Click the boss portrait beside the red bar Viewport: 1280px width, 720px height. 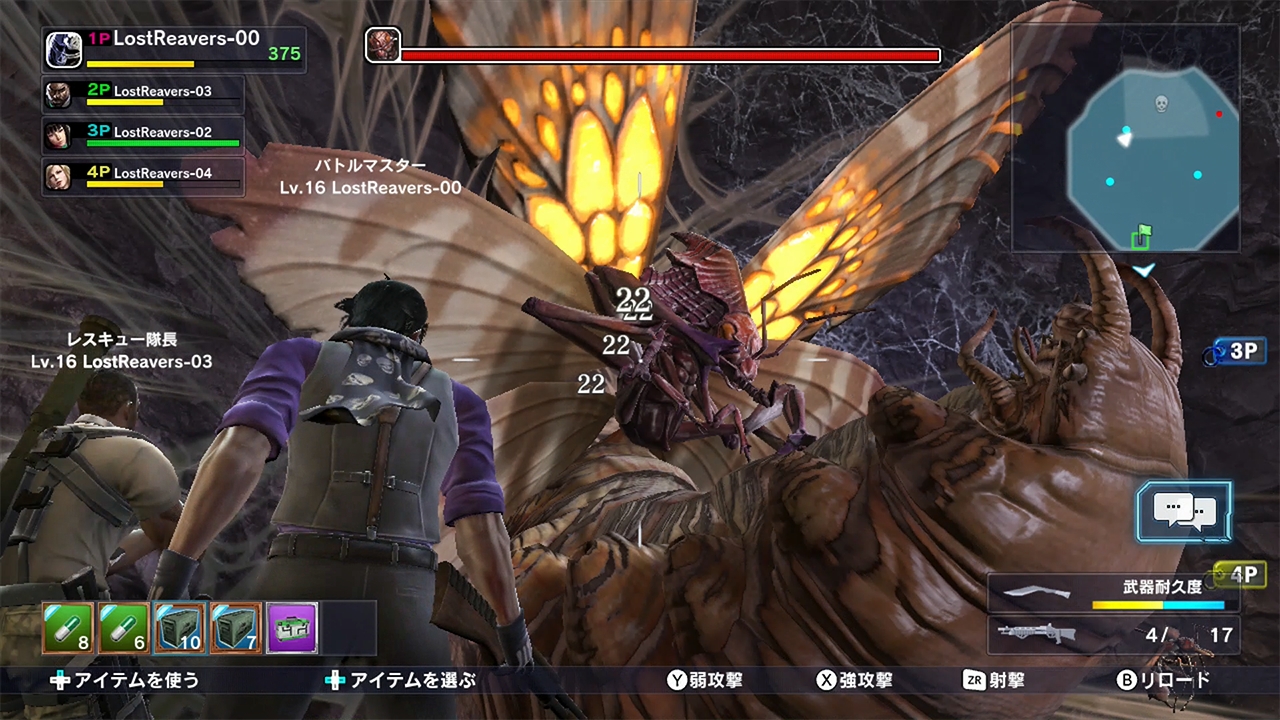coord(383,45)
